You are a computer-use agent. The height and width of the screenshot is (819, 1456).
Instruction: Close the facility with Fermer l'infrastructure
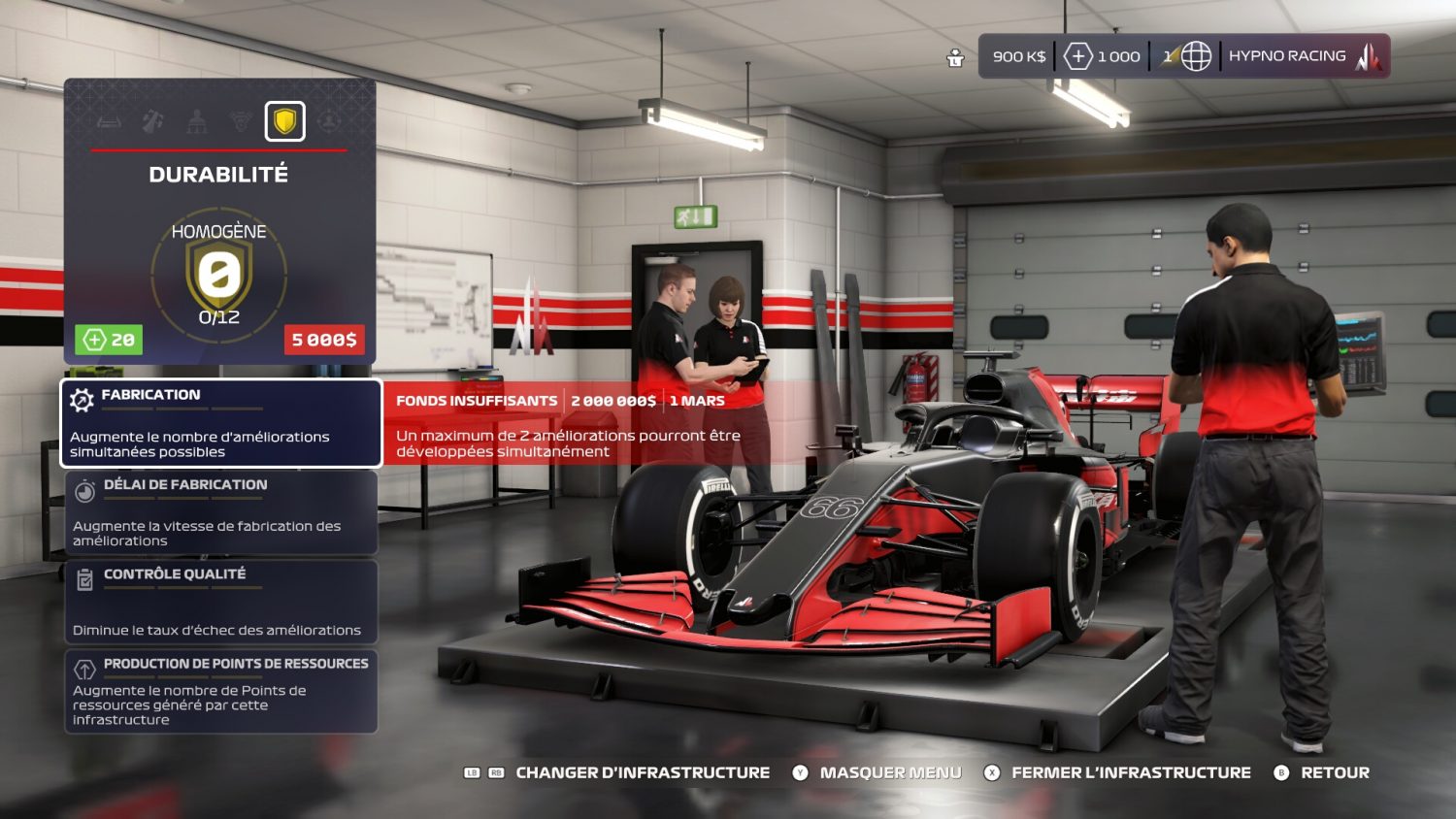coord(1130,772)
